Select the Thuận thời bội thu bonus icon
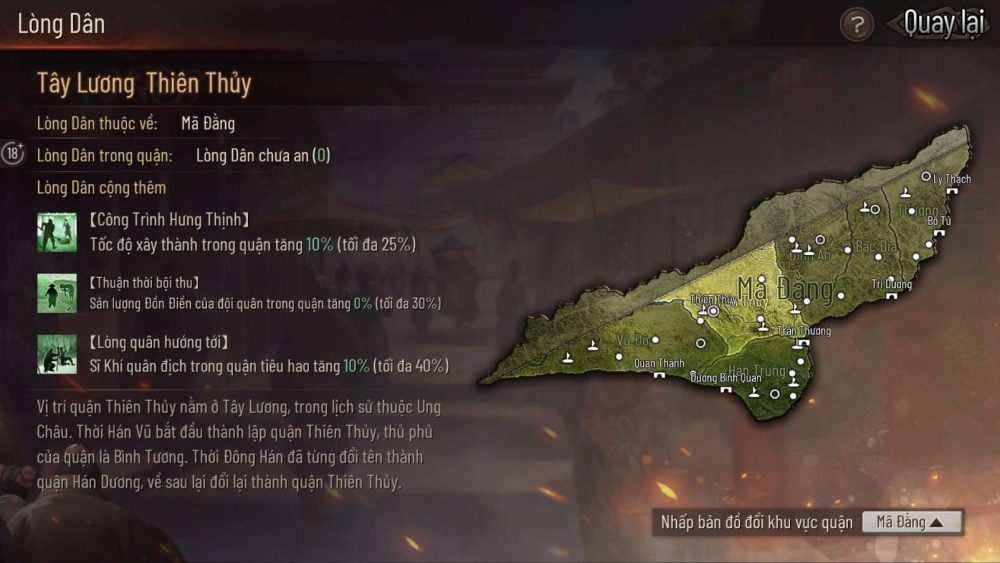1000x563 pixels. [51, 292]
